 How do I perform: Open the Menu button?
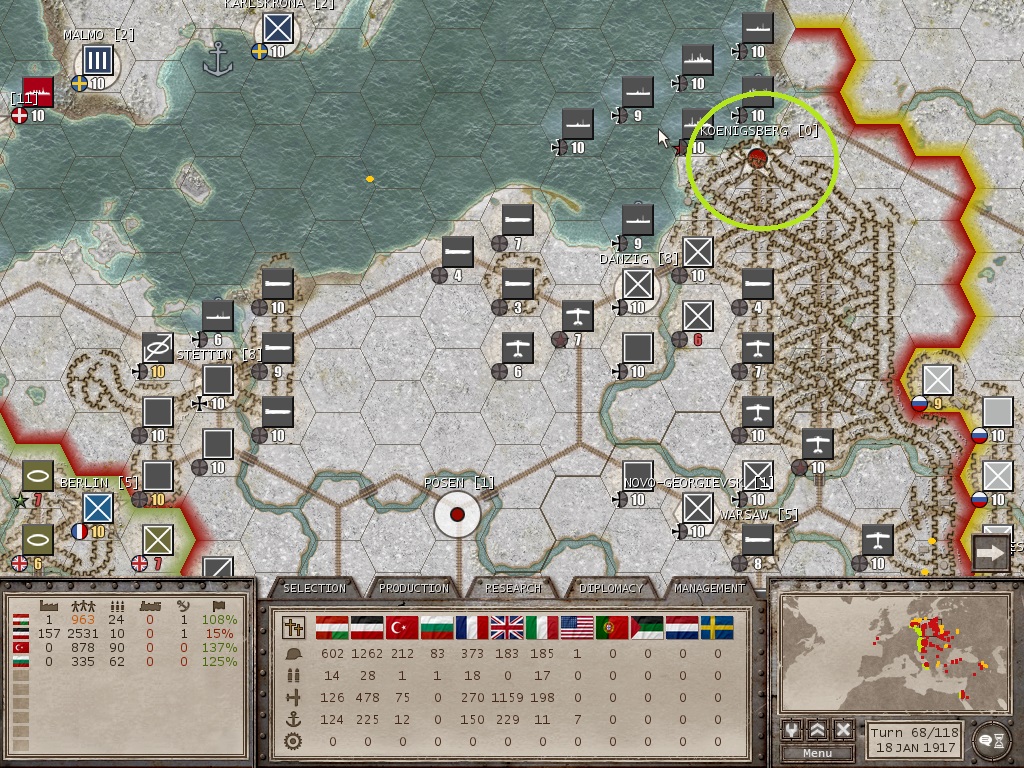coord(817,753)
